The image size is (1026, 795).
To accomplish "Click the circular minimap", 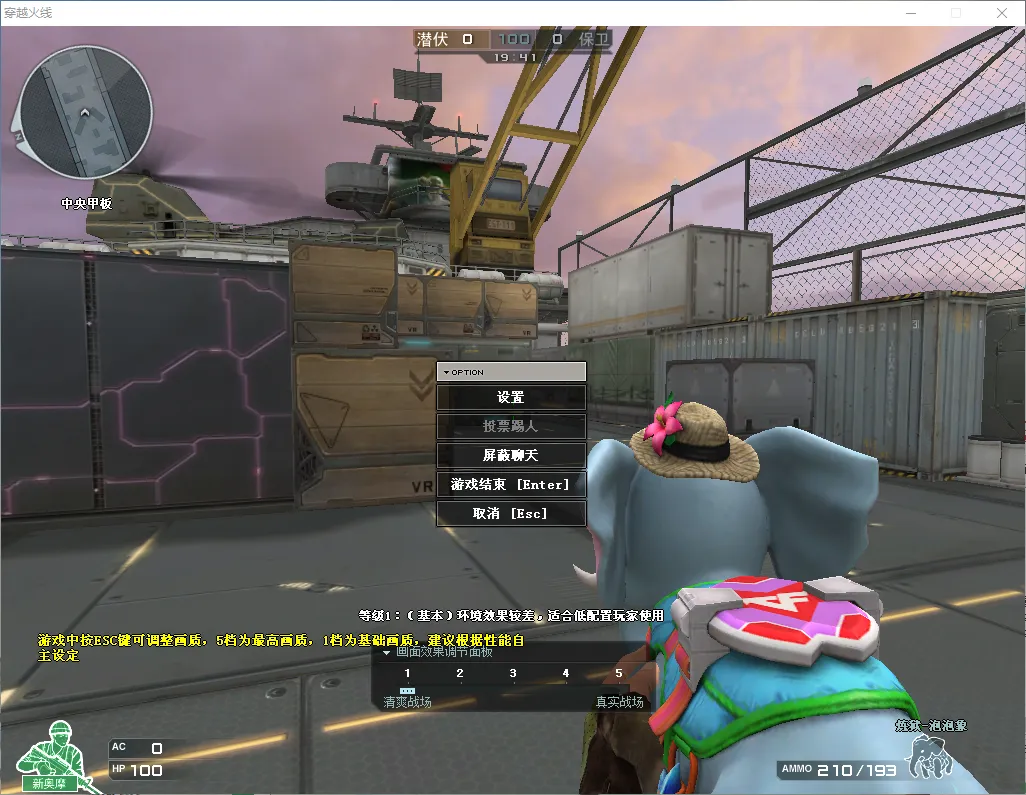I will [x=85, y=110].
